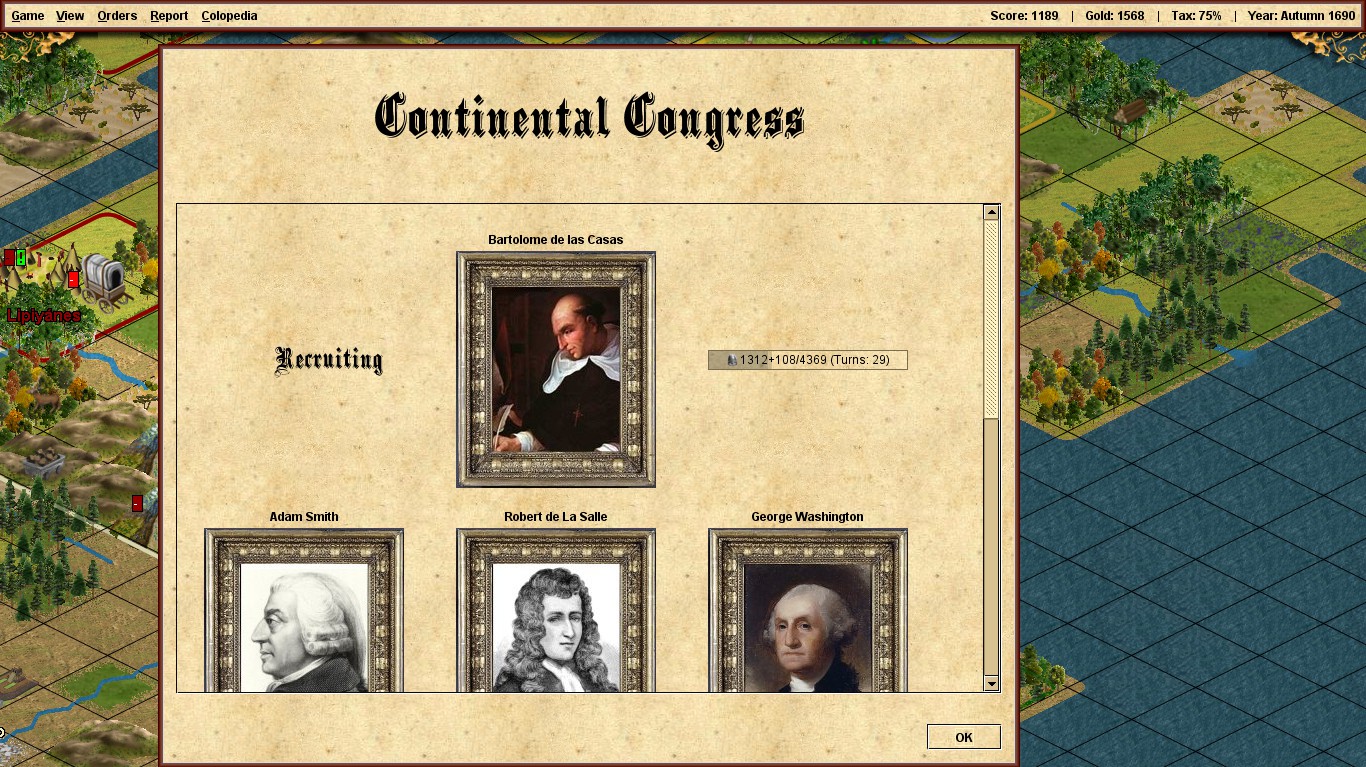This screenshot has width=1366, height=767.
Task: Open the View menu
Action: pos(70,16)
